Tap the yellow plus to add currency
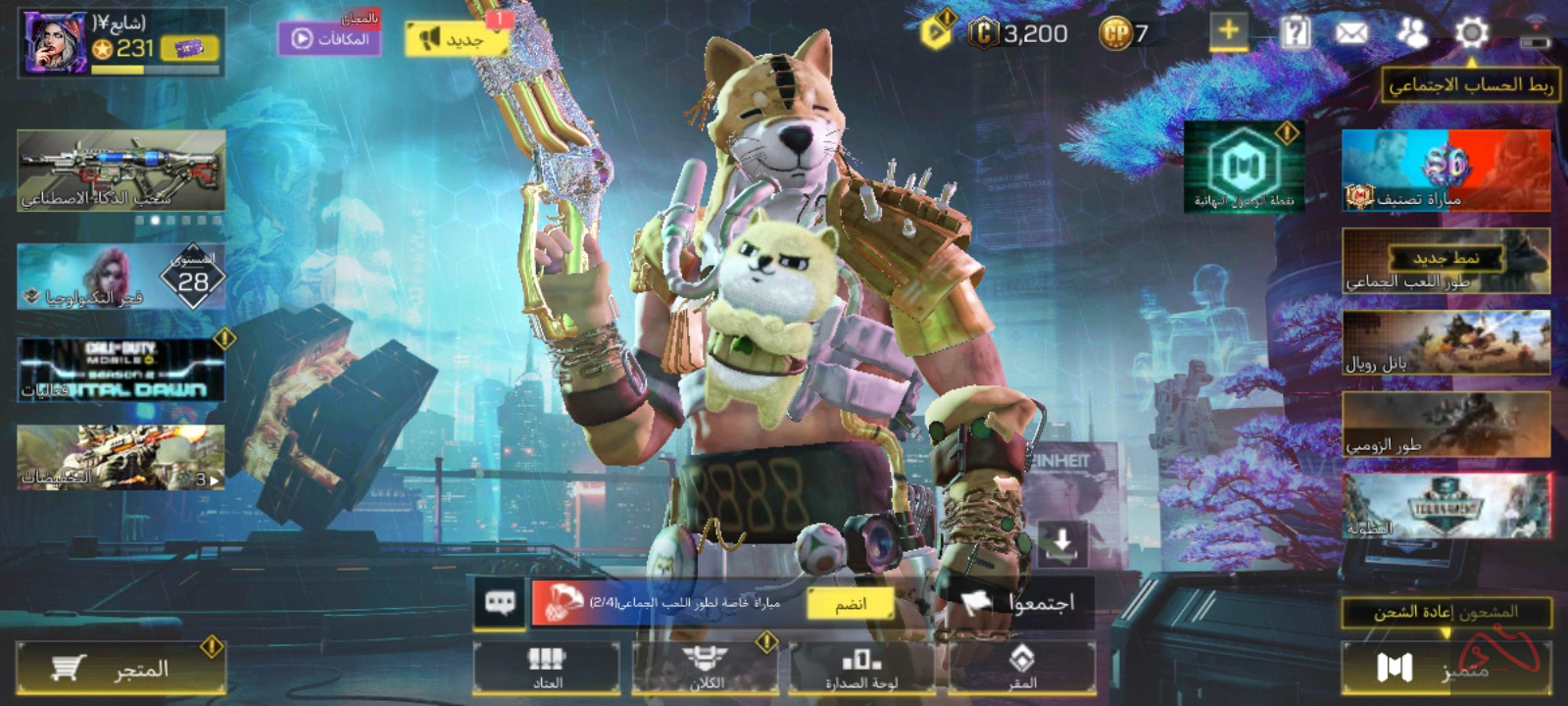This screenshot has height=706, width=1568. 1228,32
